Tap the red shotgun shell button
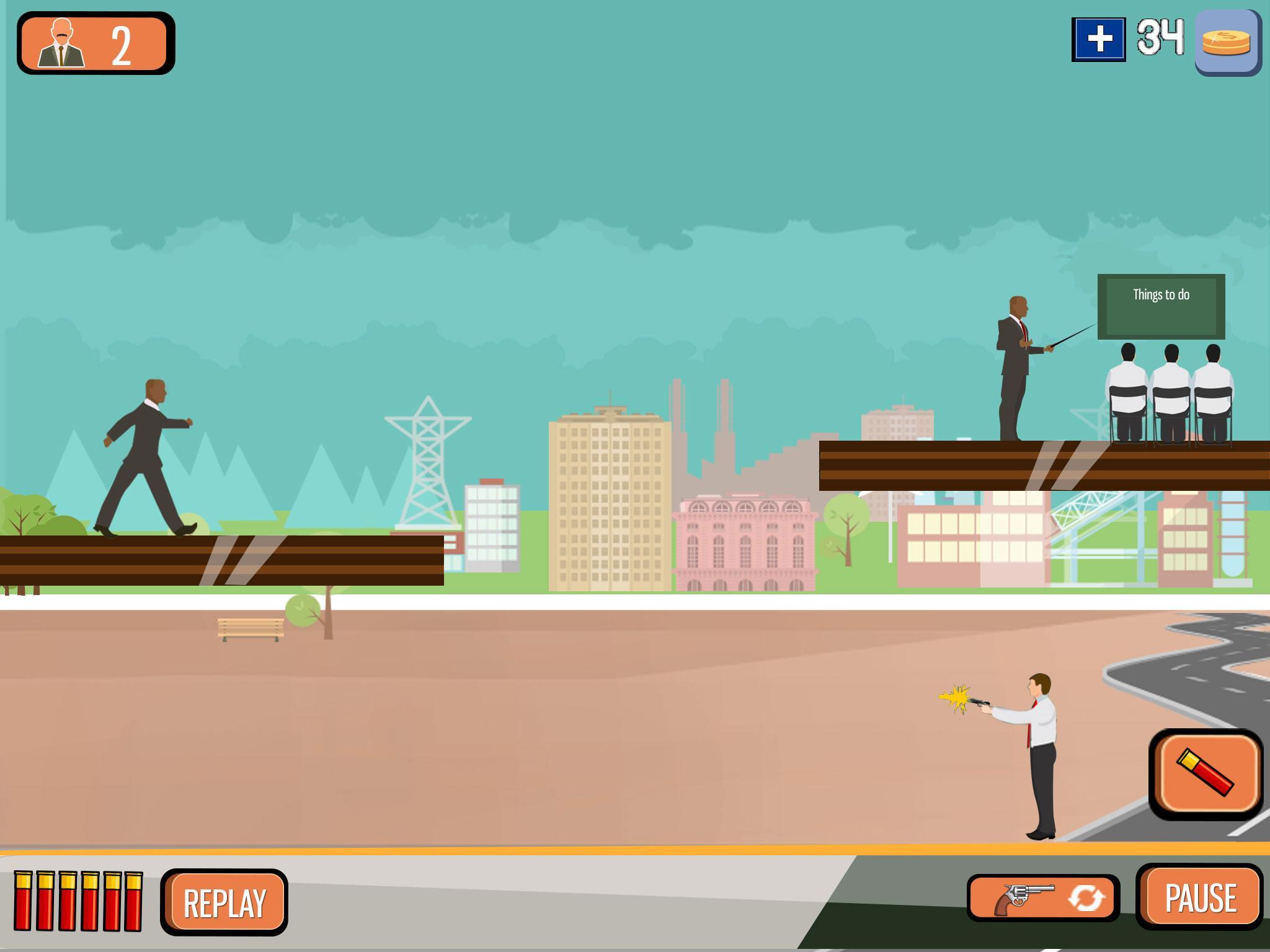The width and height of the screenshot is (1270, 952). click(1206, 773)
